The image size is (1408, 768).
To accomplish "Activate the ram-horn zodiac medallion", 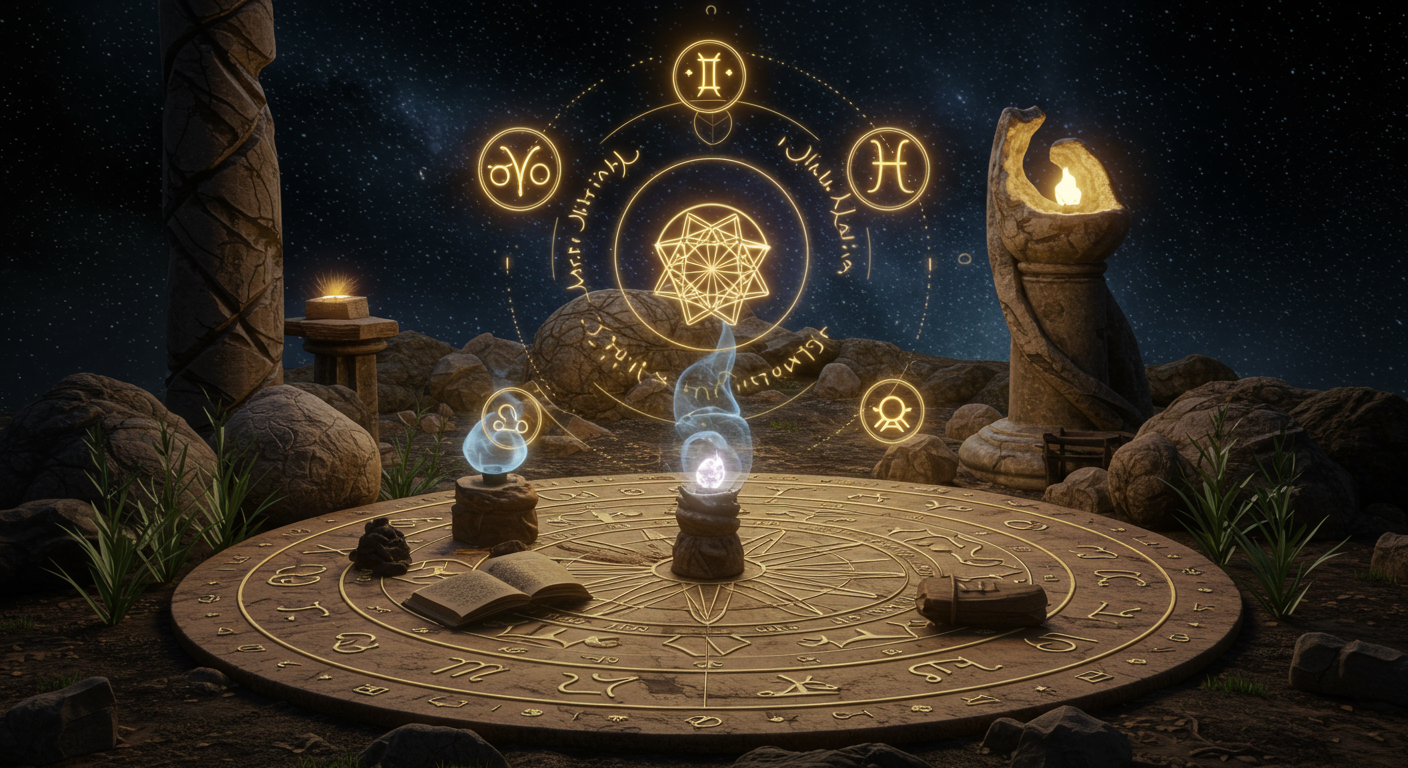I will pos(519,169).
